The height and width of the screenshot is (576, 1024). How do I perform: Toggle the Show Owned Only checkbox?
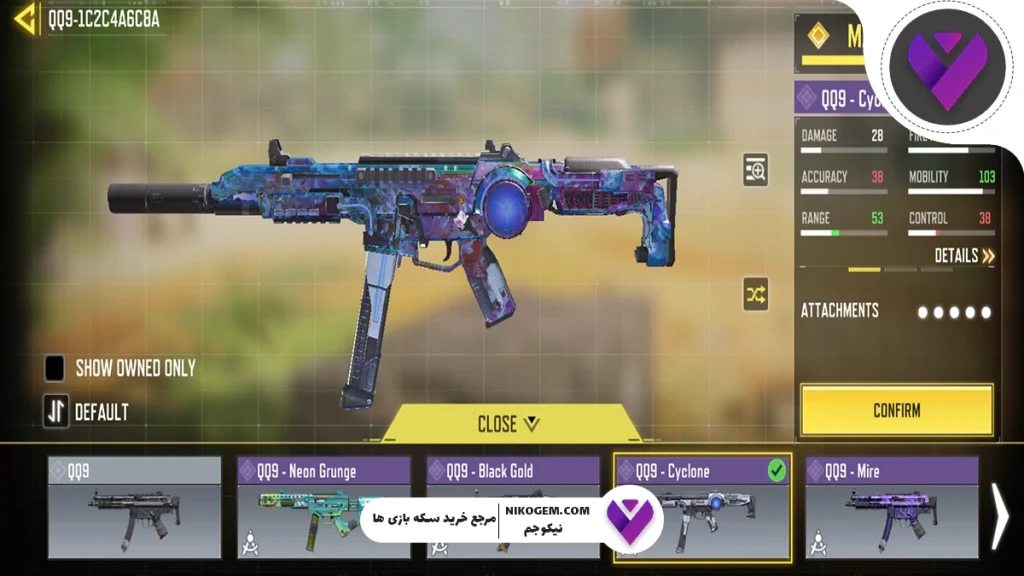coord(55,368)
